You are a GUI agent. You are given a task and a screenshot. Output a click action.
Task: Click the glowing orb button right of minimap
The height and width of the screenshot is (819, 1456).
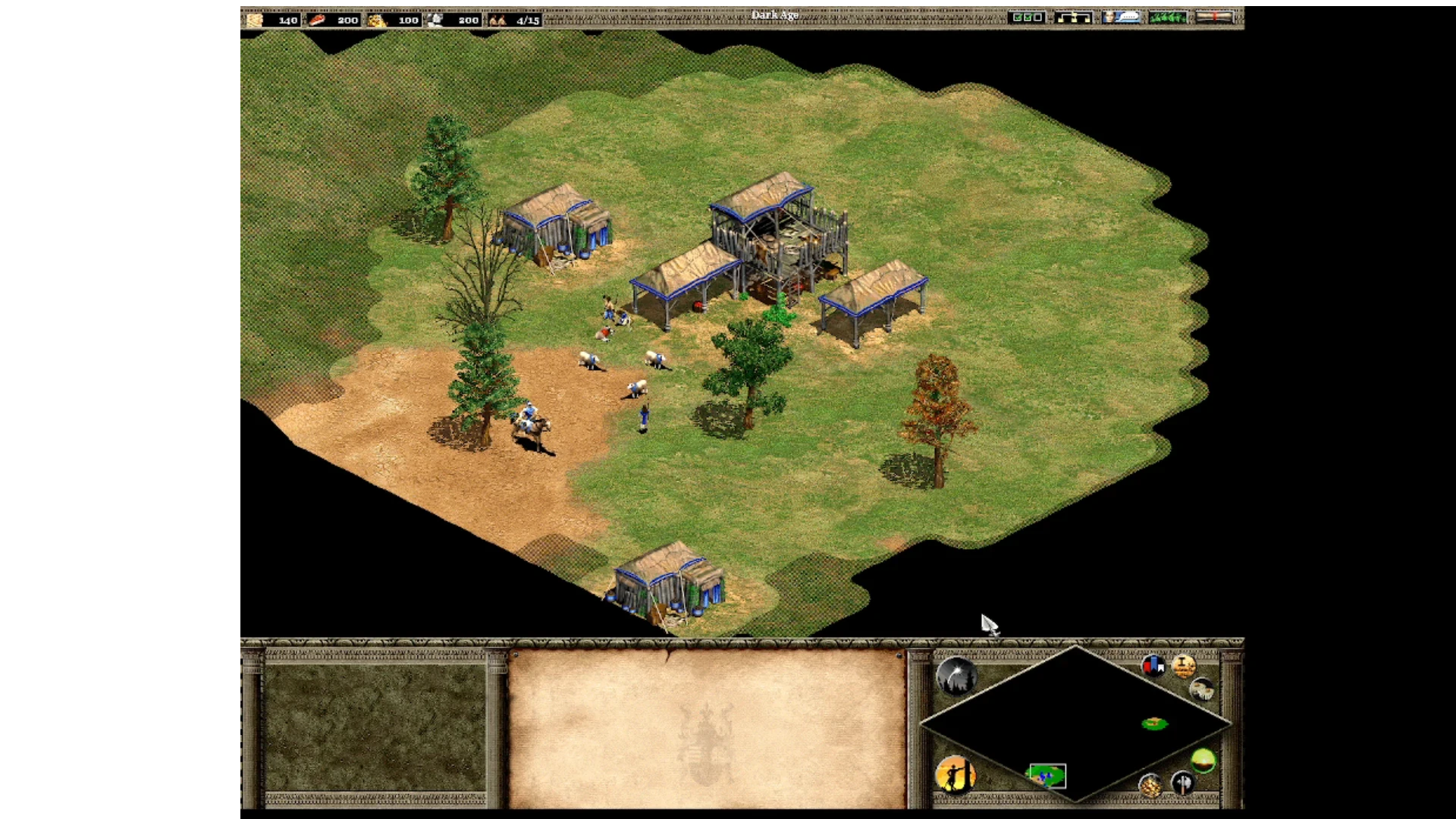click(x=1204, y=761)
